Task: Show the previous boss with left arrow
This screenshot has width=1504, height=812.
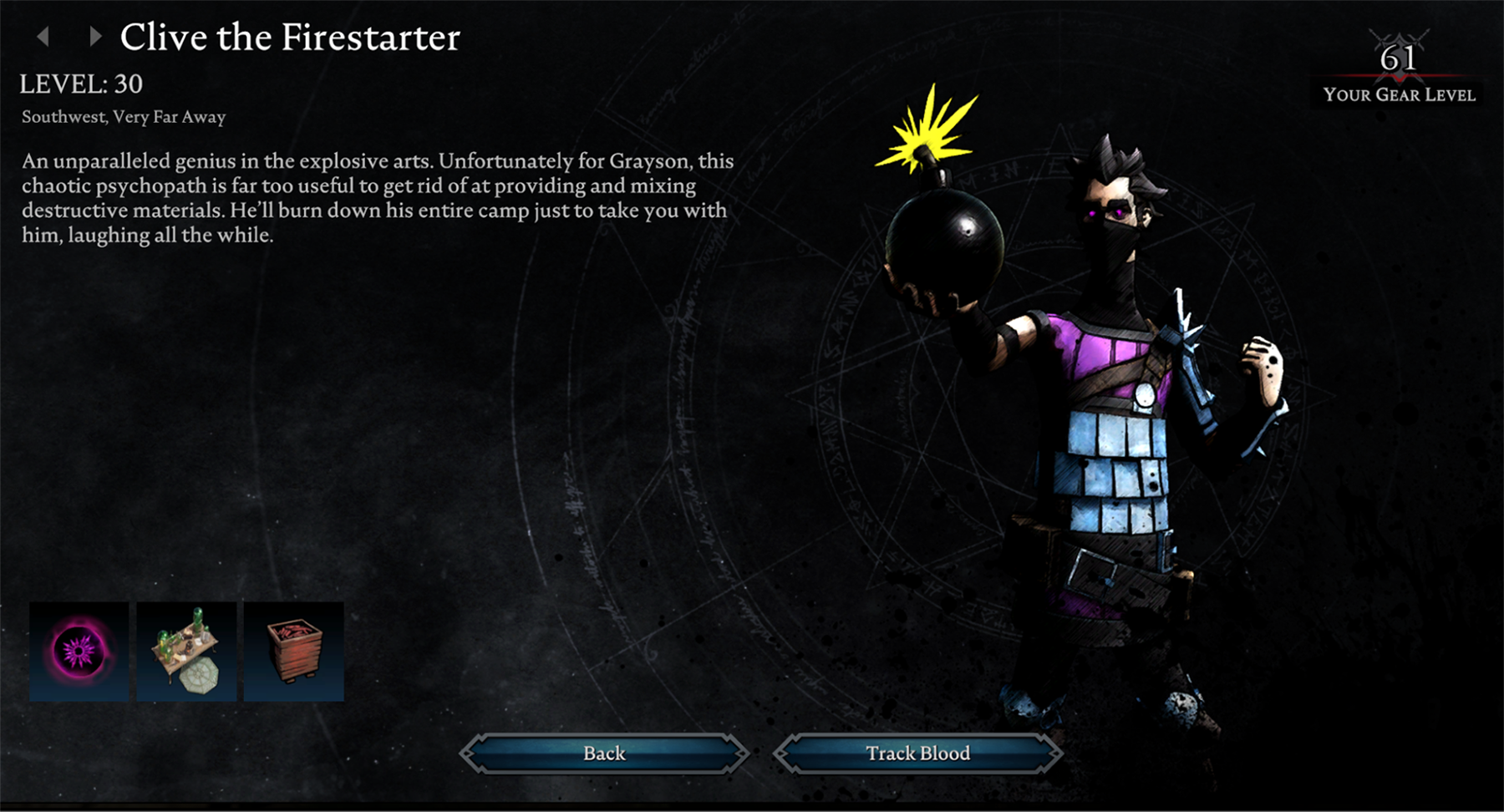Action: point(43,36)
